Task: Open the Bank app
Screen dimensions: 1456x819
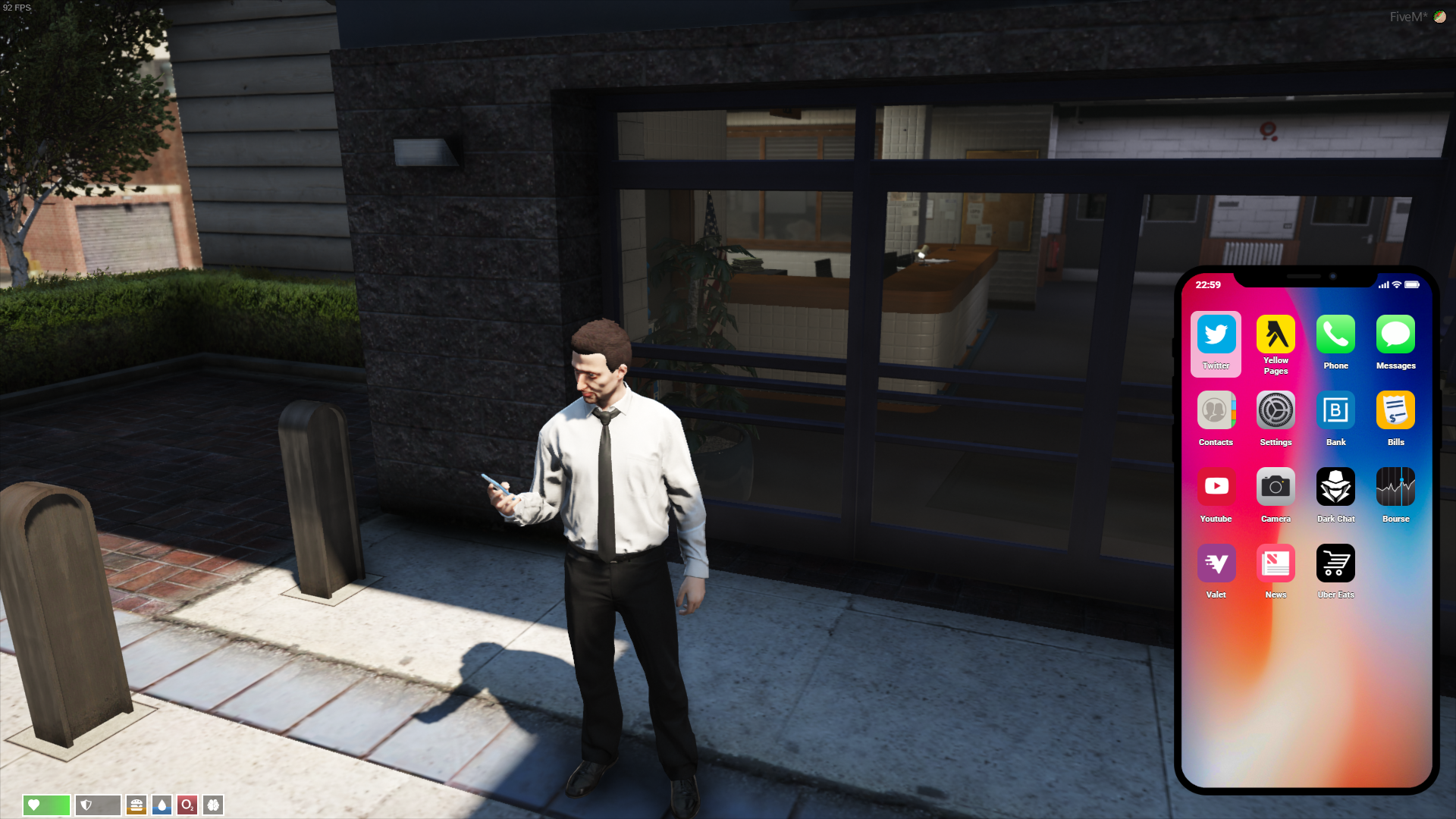Action: (1335, 411)
